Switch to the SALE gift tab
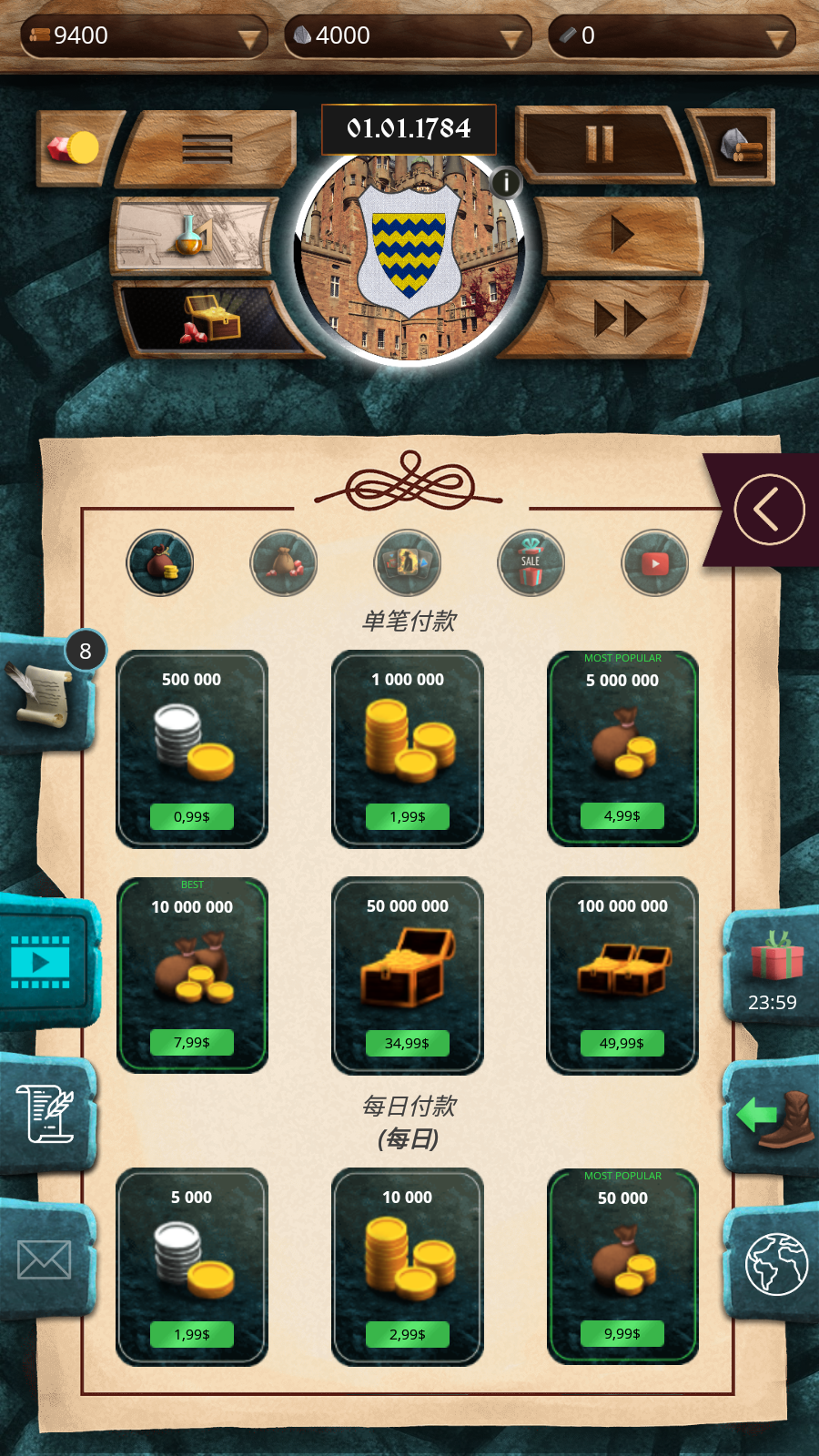This screenshot has height=1456, width=819. pyautogui.click(x=531, y=563)
